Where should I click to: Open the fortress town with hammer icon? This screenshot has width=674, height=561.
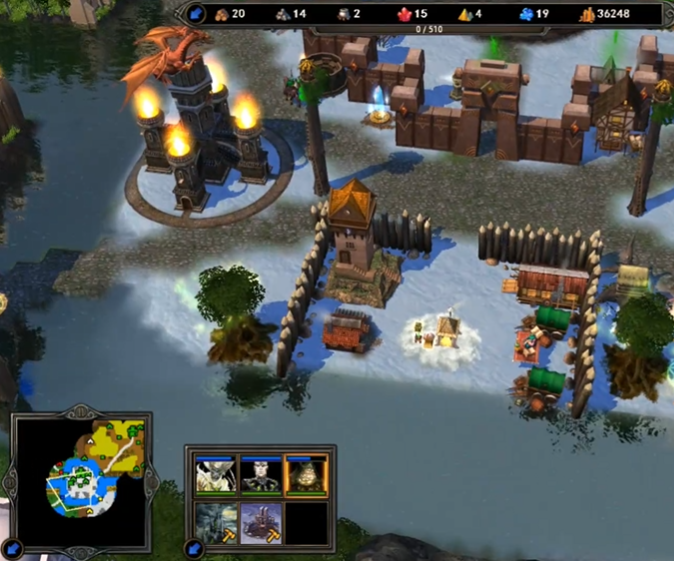click(260, 522)
